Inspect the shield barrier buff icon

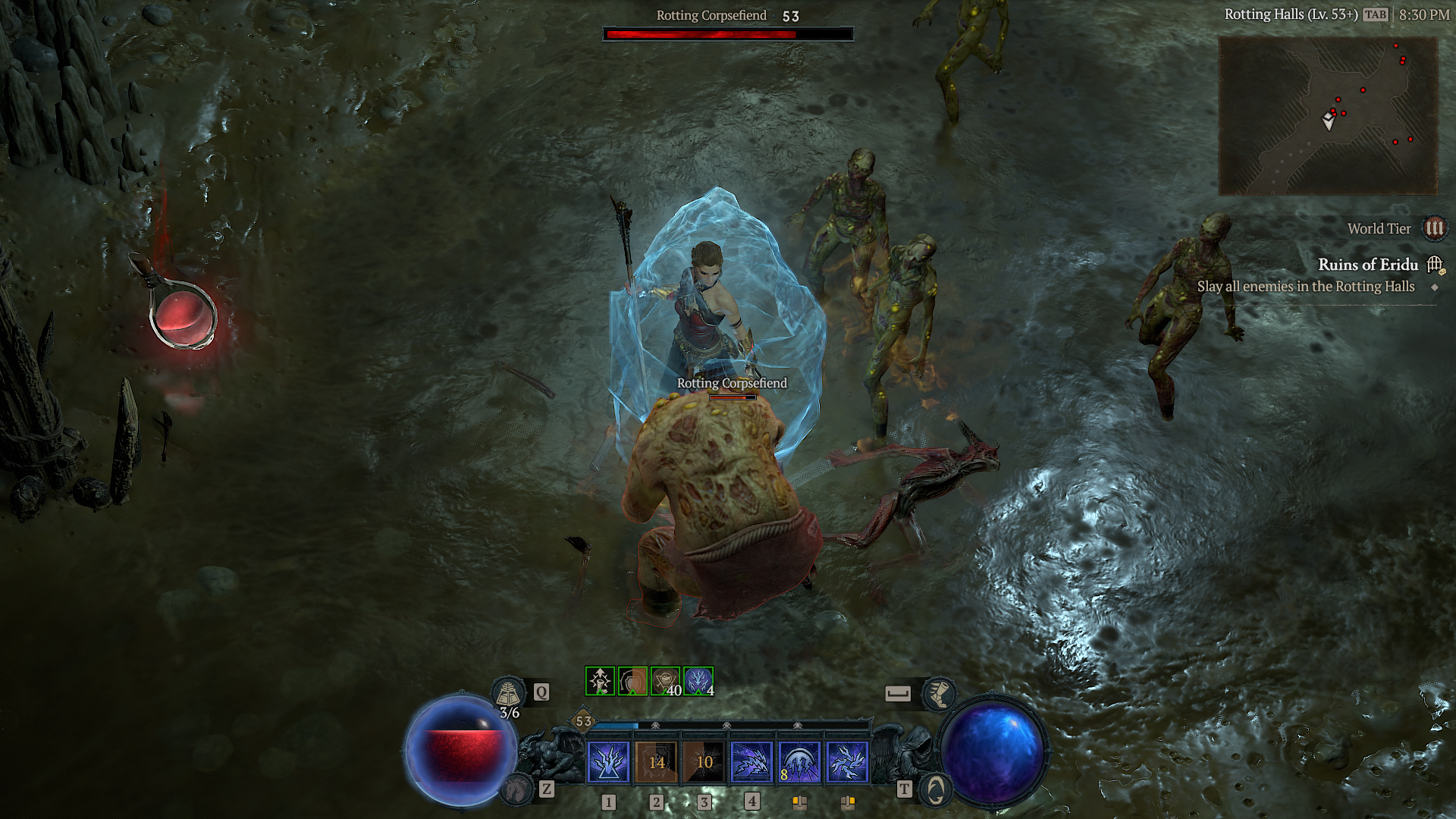click(x=632, y=681)
